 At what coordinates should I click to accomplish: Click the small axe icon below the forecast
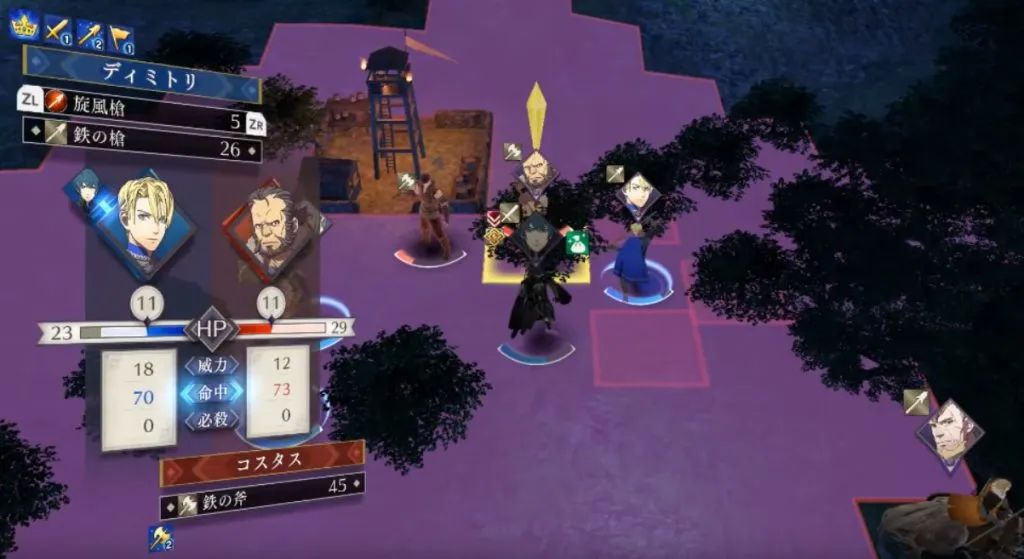click(160, 537)
